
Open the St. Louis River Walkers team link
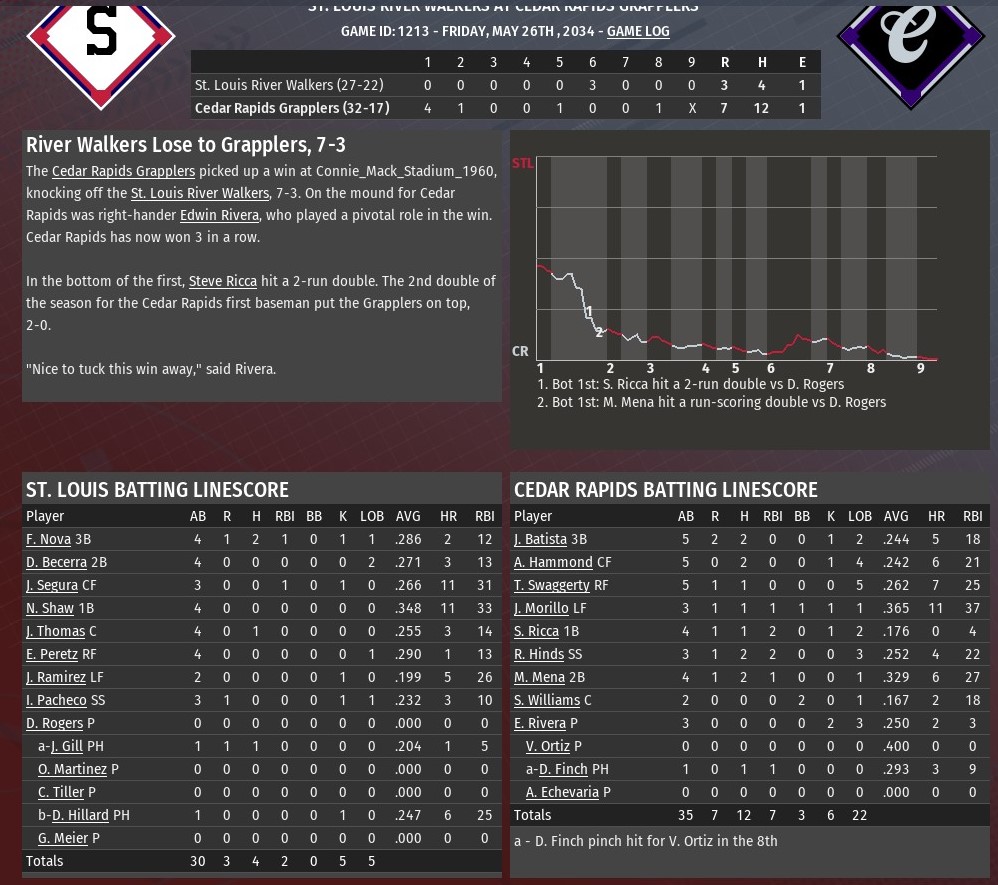pos(200,193)
